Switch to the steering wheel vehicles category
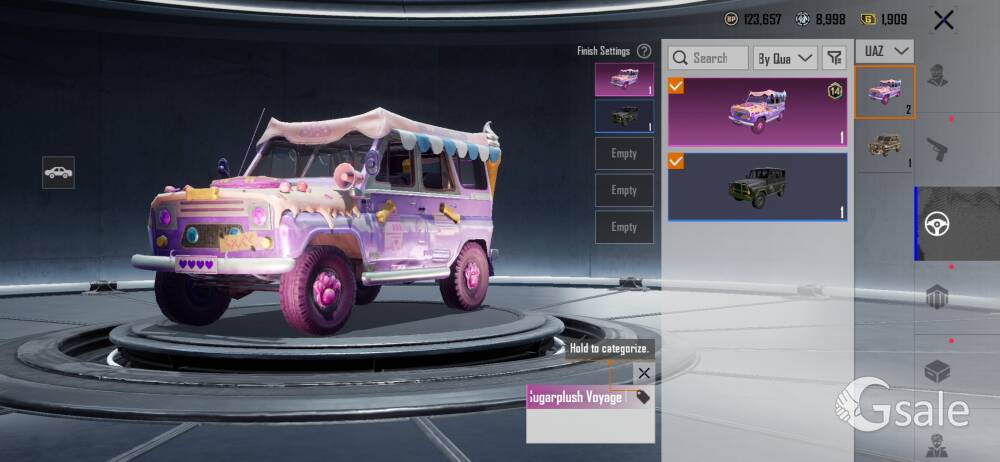Viewport: 1000px width, 462px height. [937, 223]
